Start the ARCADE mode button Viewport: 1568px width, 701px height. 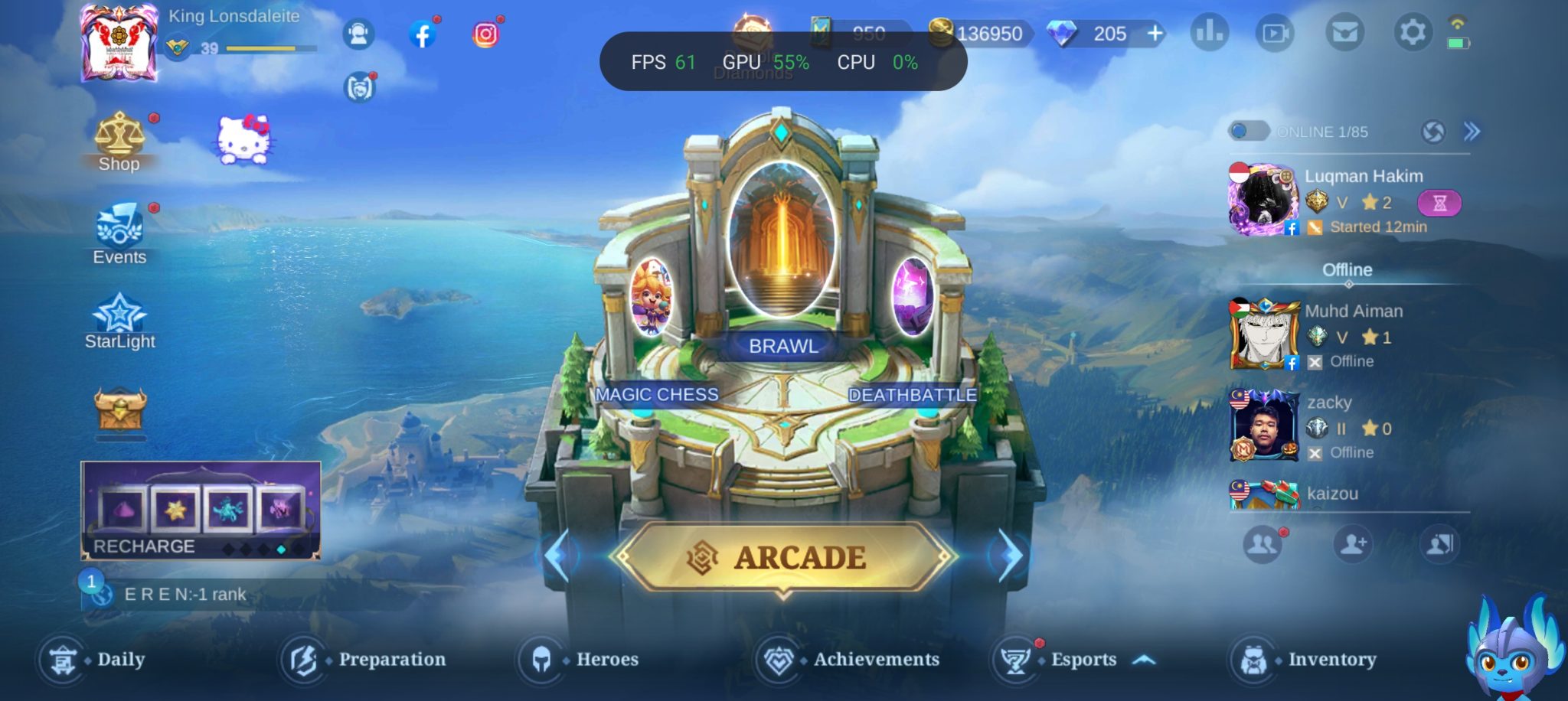click(x=784, y=557)
